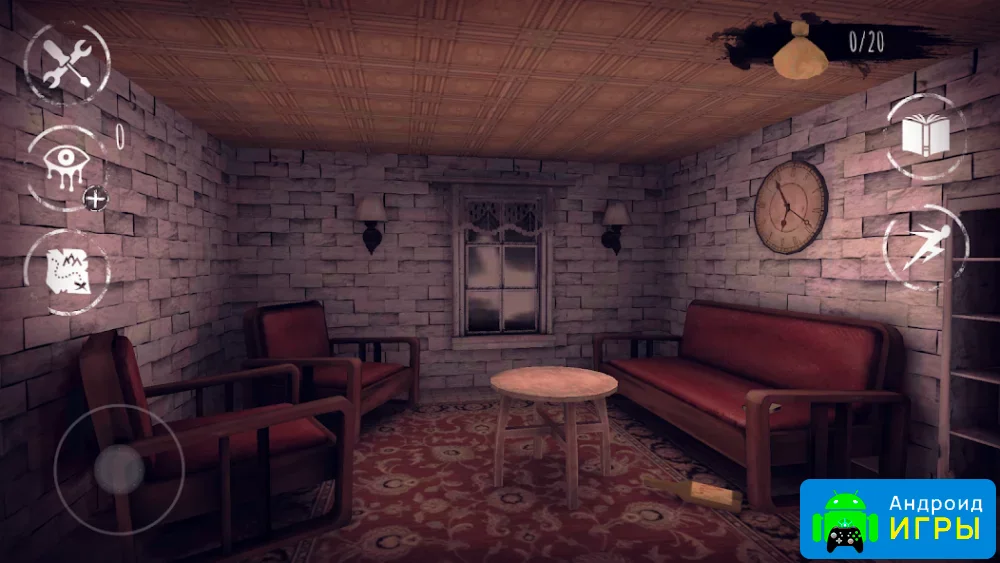
Task: Open the wrench and screwdriver settings icon
Action: click(66, 62)
